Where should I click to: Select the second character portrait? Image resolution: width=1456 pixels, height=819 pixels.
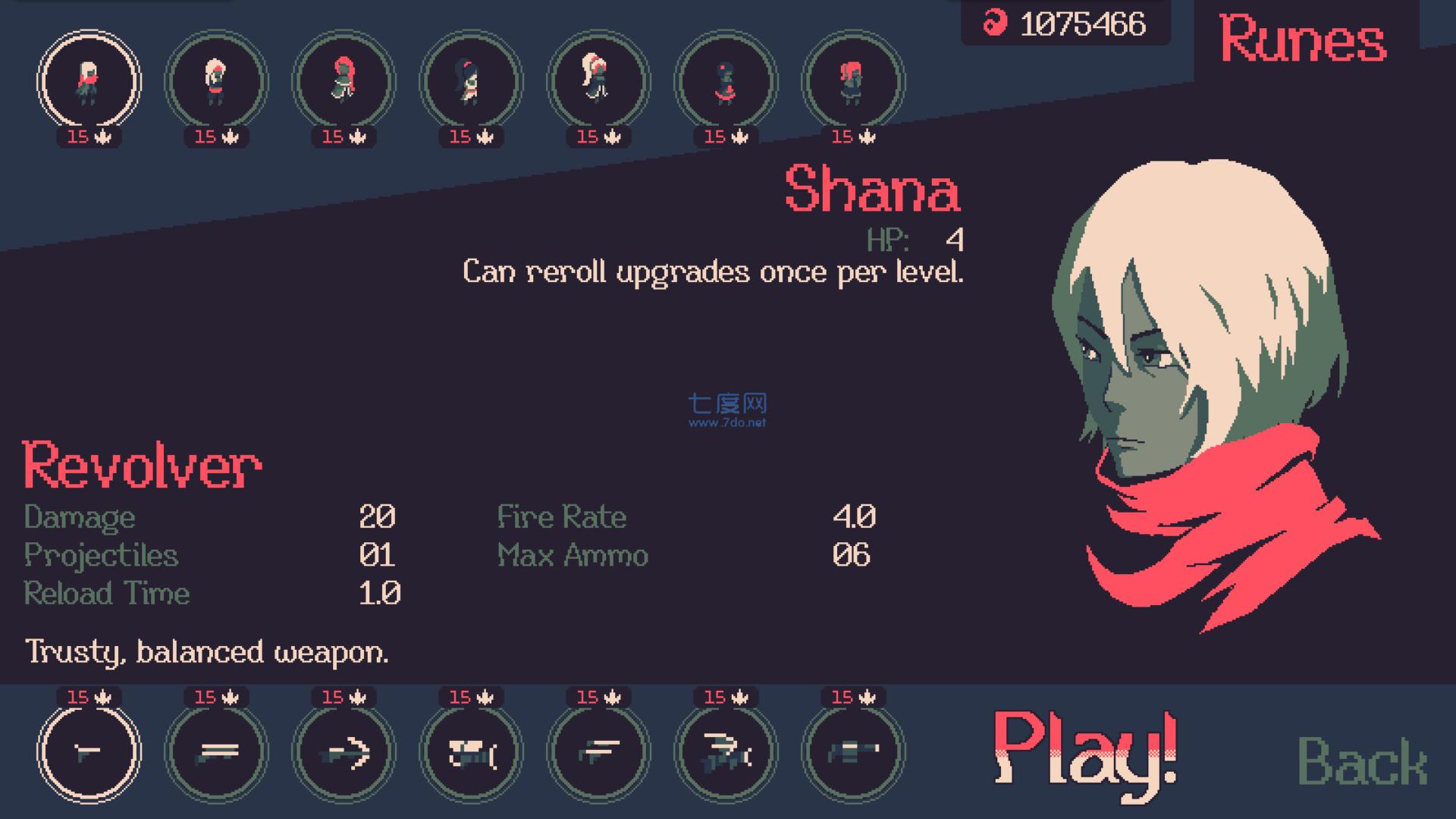pos(216,83)
